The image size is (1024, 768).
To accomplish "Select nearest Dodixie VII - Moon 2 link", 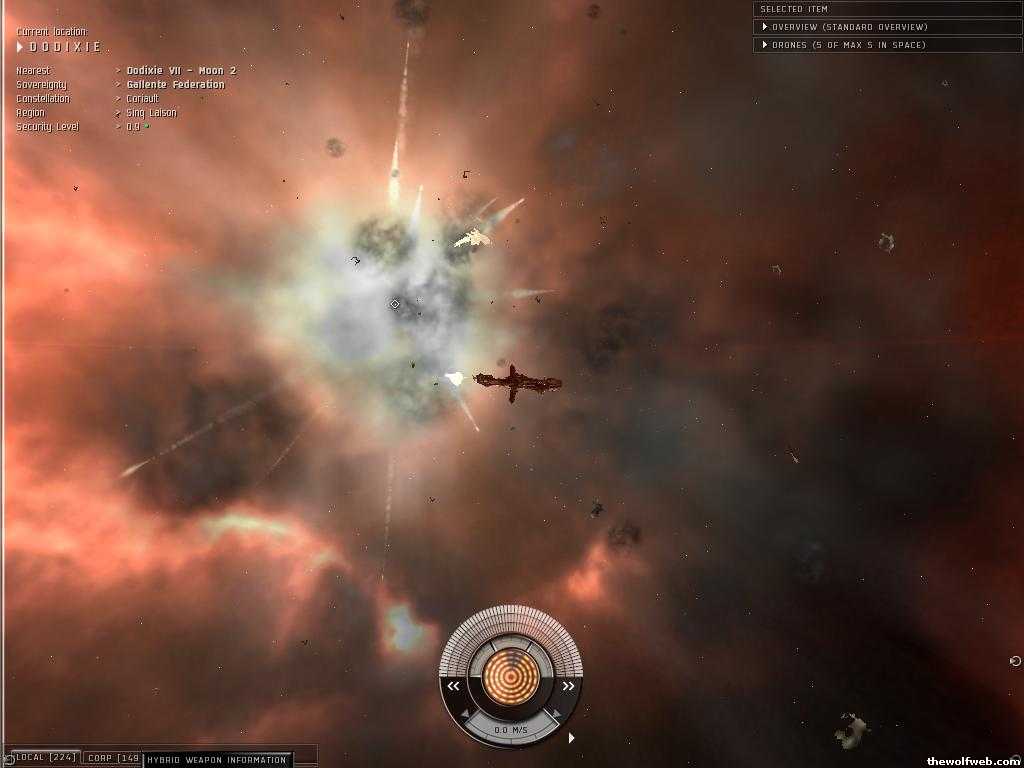I will [x=181, y=71].
